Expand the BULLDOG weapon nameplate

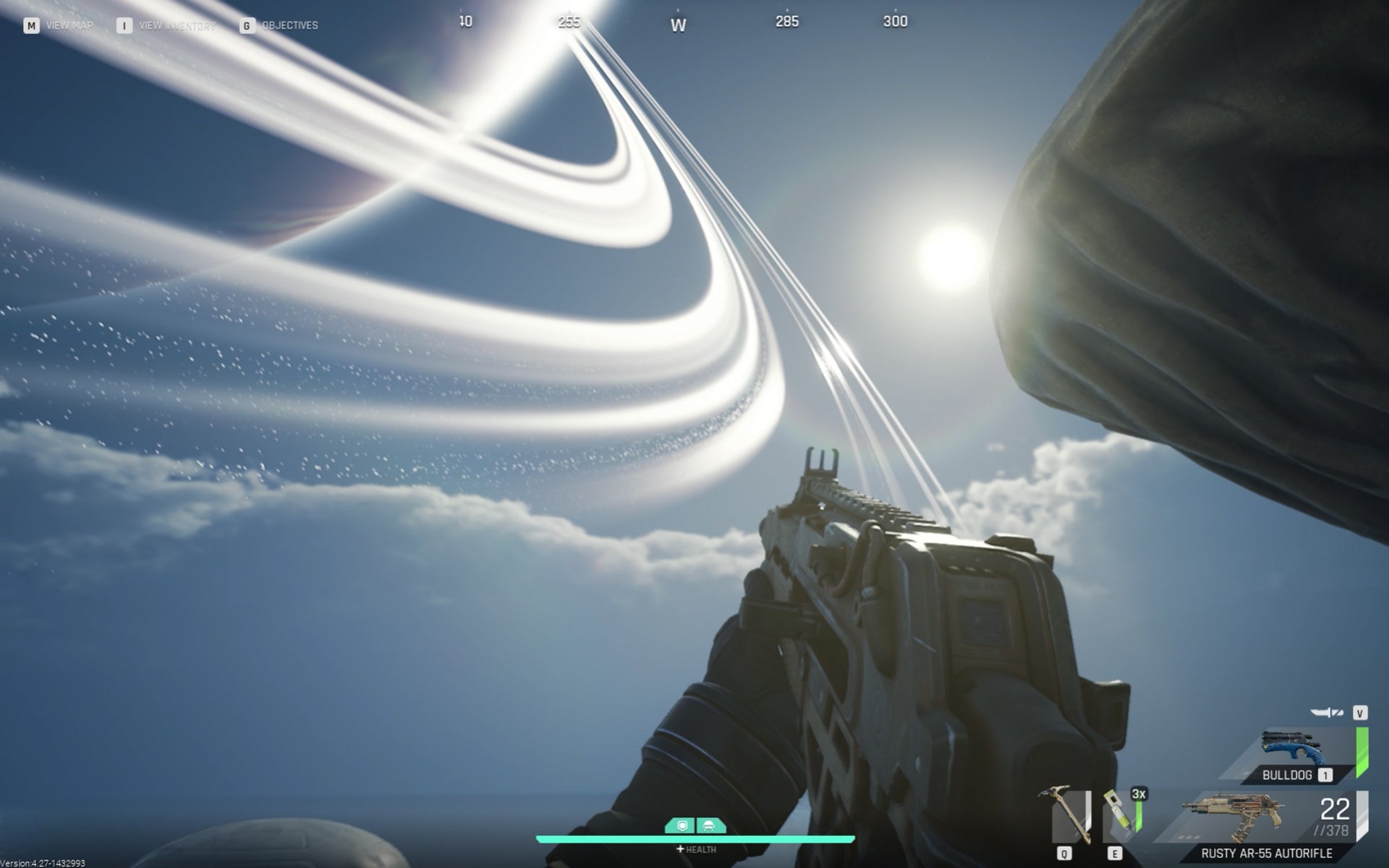[1286, 775]
